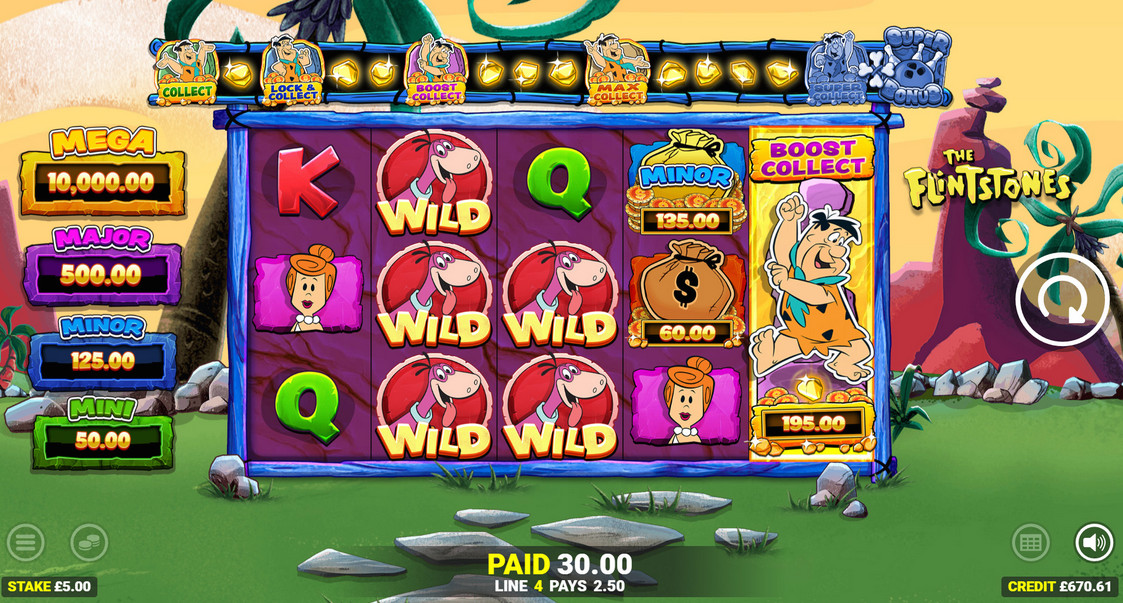The height and width of the screenshot is (603, 1123).
Task: Show the paytable grid icon
Action: (1030, 543)
